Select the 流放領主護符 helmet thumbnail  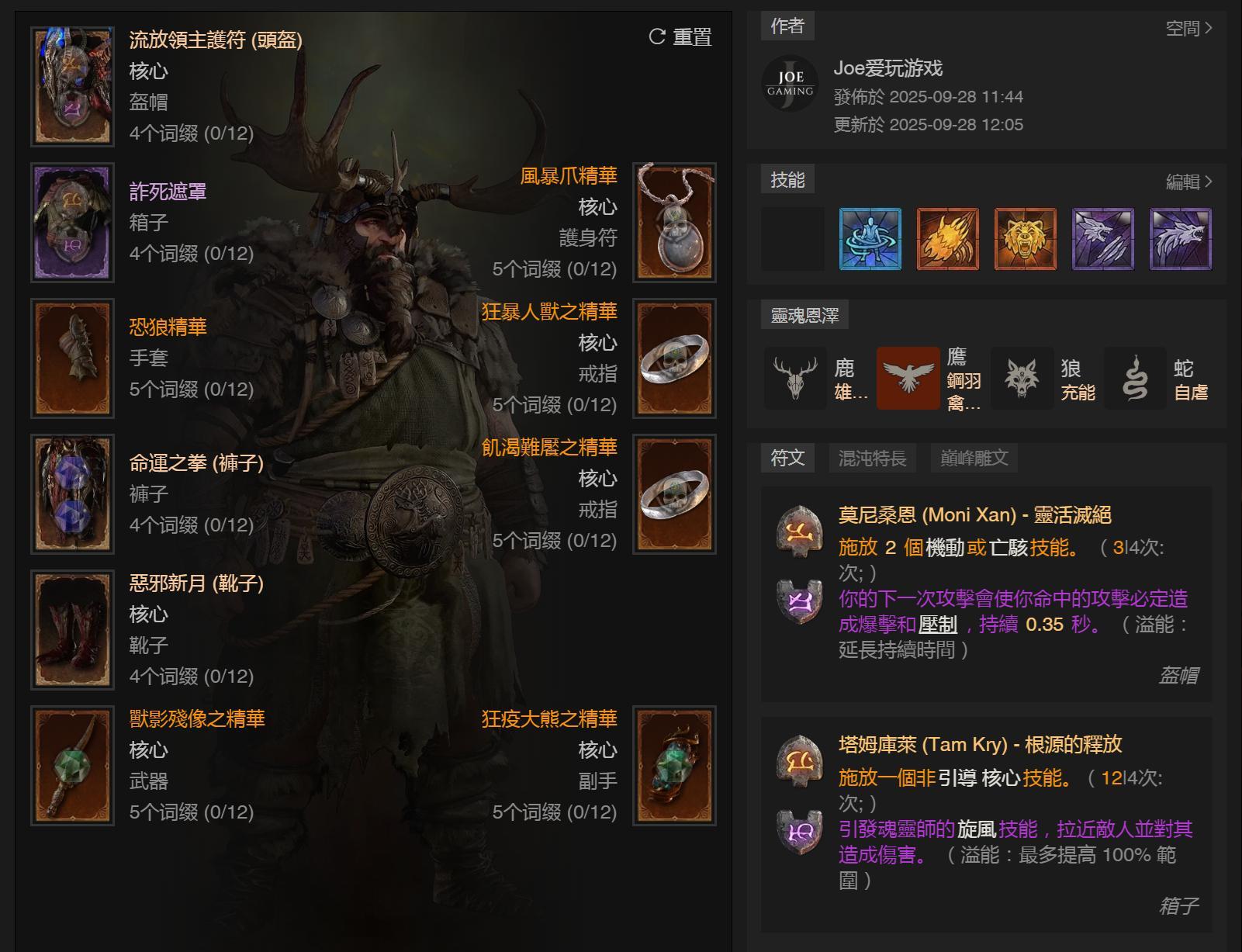point(71,85)
